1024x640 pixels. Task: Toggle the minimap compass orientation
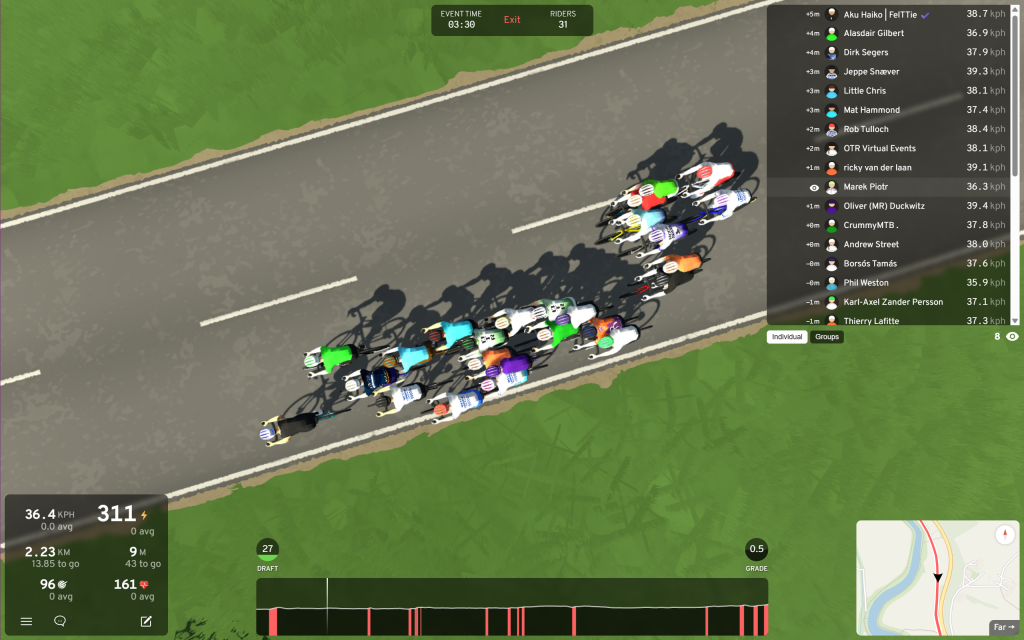pos(1004,535)
